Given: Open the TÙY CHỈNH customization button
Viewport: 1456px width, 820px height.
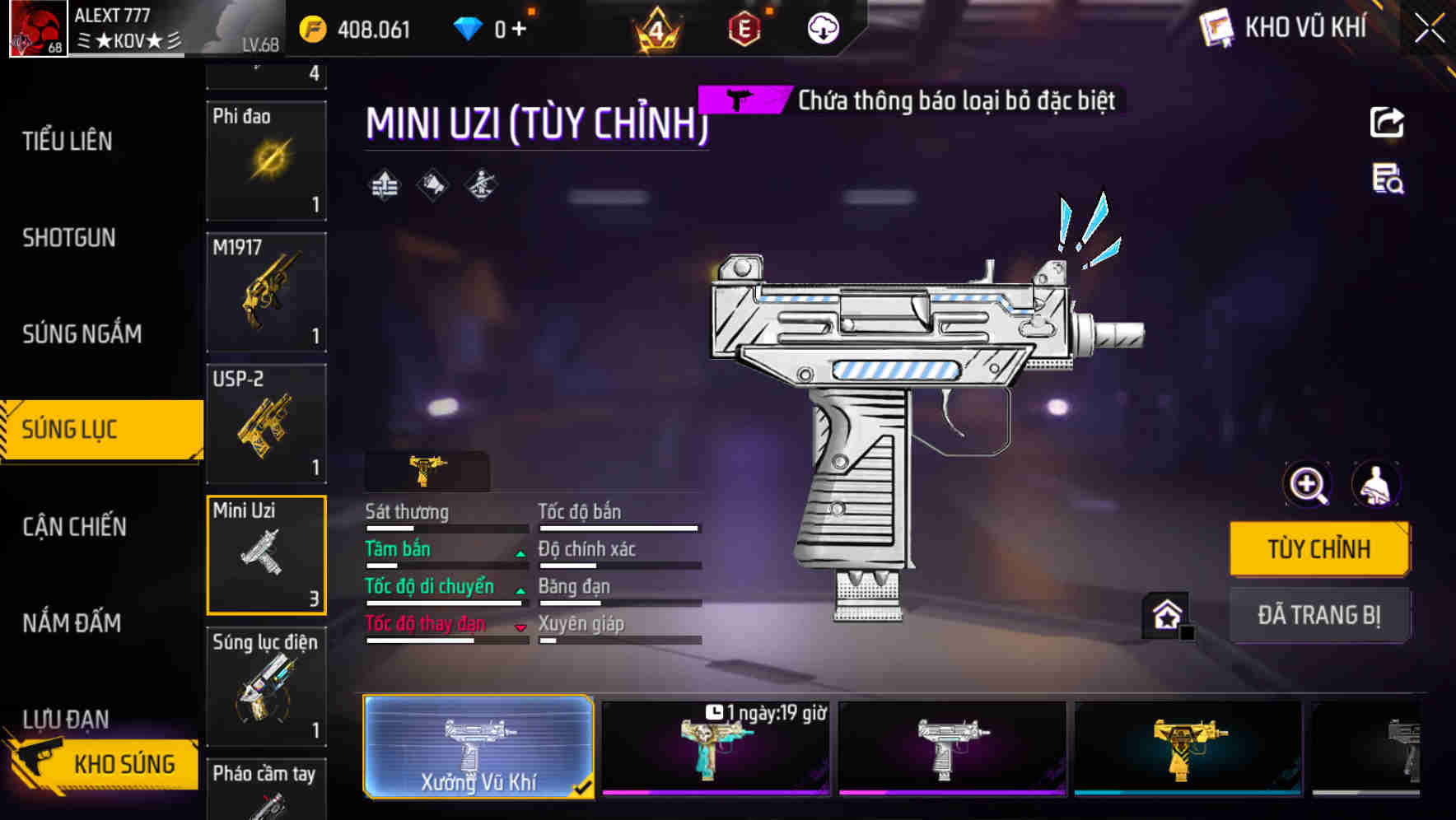Looking at the screenshot, I should pos(1318,548).
